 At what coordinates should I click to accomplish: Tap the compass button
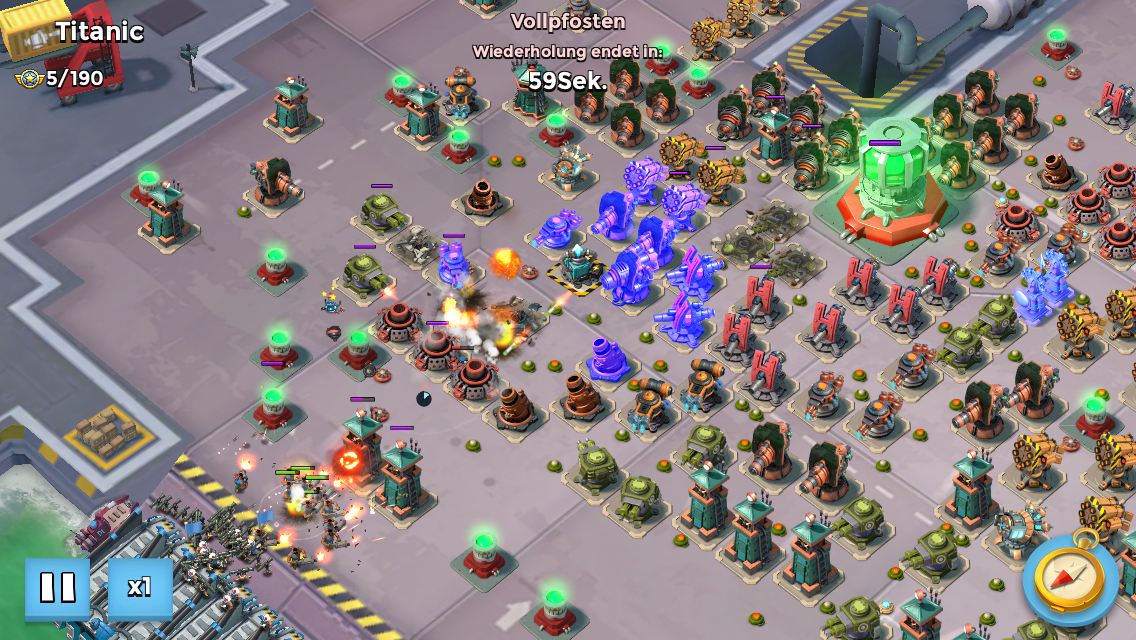pos(1069,579)
